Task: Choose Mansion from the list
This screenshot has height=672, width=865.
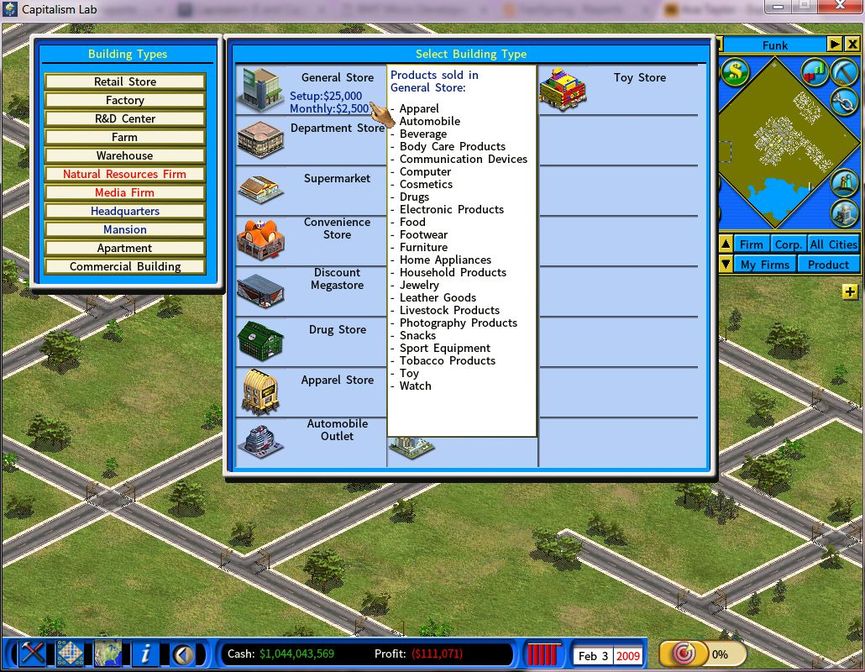Action: point(125,230)
